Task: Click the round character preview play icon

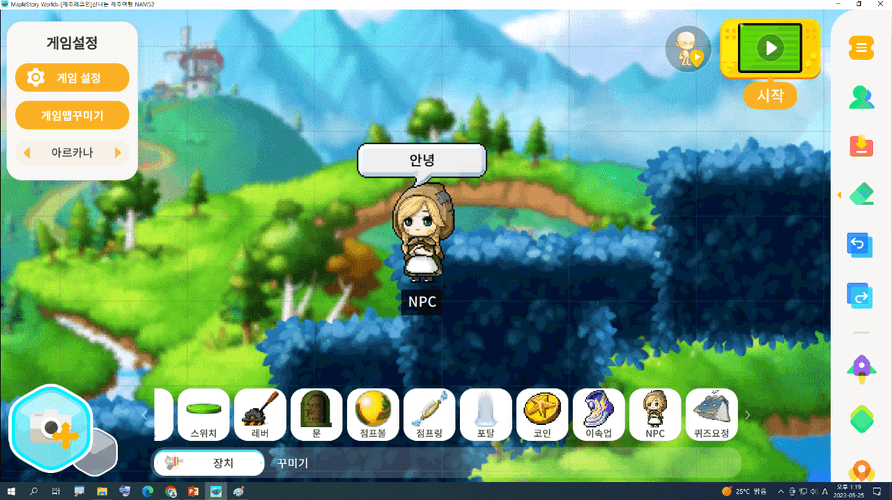Action: click(x=688, y=48)
